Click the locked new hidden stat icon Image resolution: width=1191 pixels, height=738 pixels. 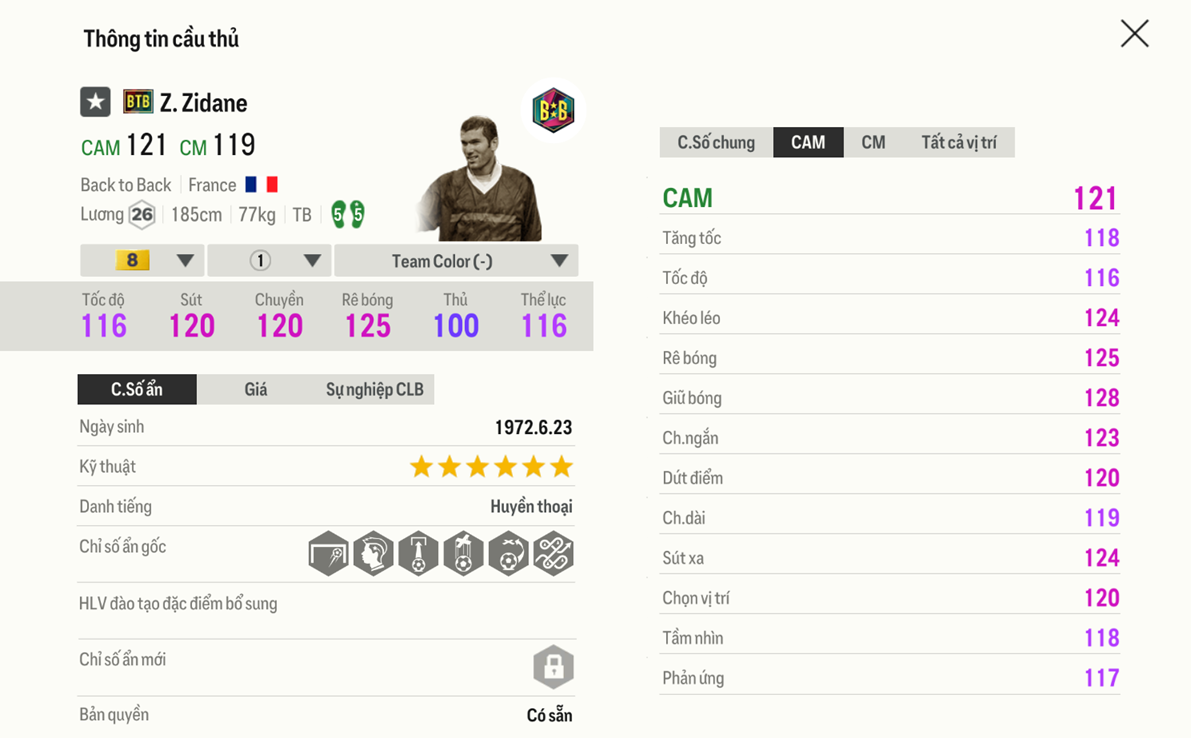pos(553,667)
